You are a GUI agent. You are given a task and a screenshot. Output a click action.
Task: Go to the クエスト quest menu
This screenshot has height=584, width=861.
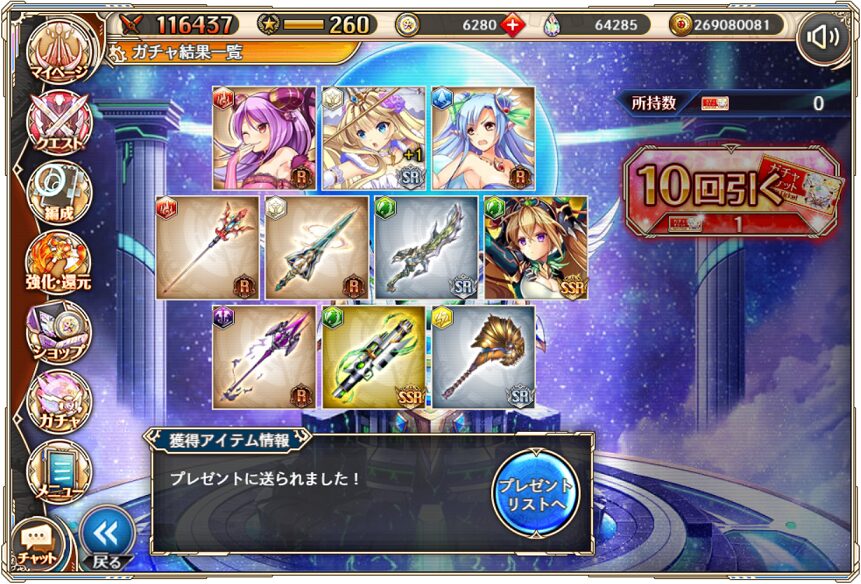click(60, 127)
